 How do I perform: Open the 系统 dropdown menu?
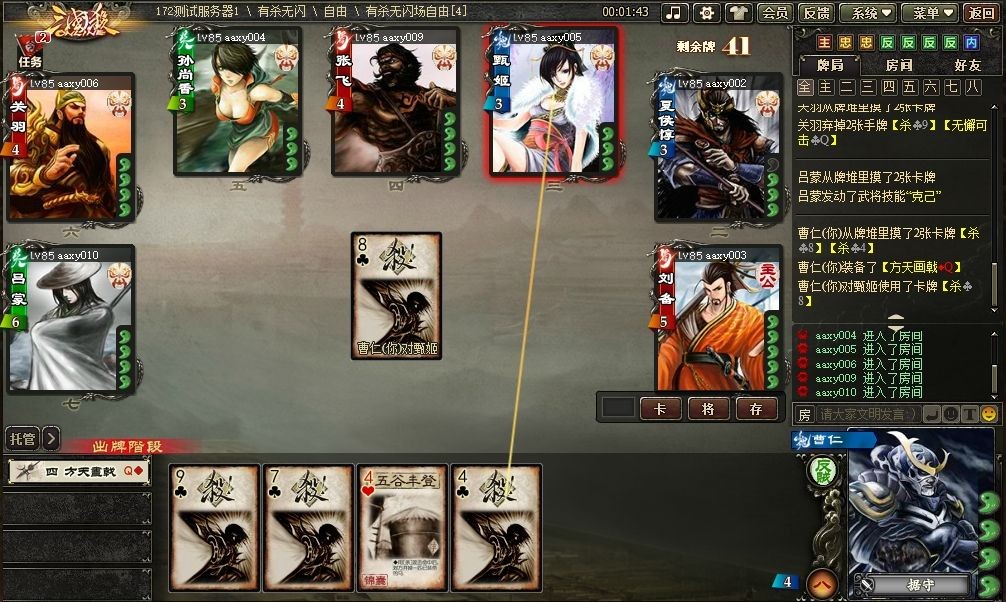pyautogui.click(x=866, y=13)
